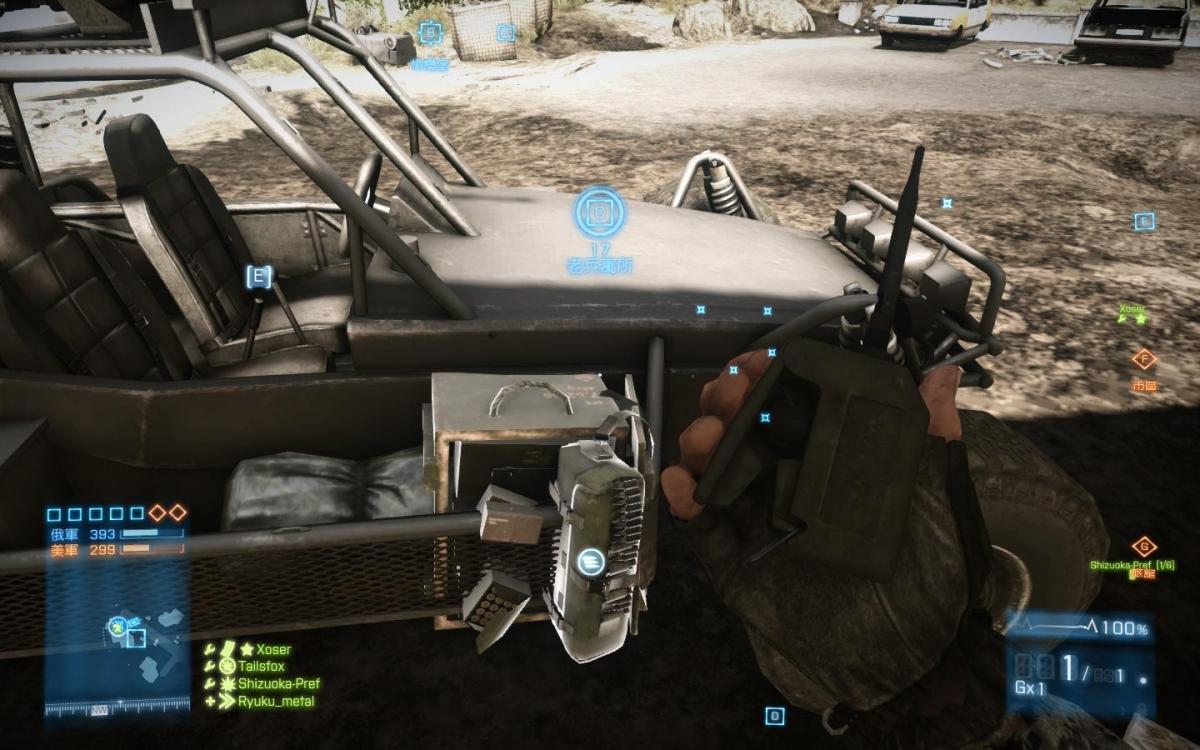Viewport: 1200px width, 750px height.
Task: Choose Shizuoka-Pref in the squad list
Action: pos(278,684)
